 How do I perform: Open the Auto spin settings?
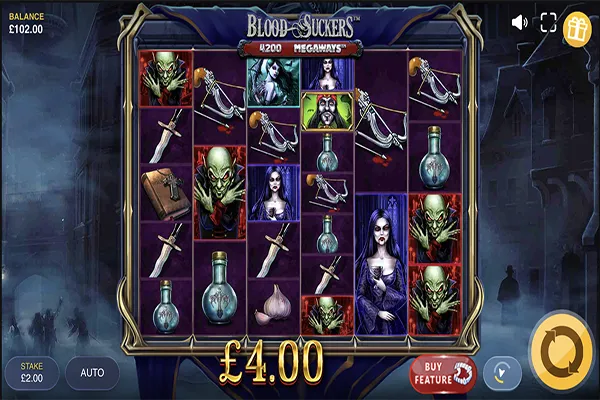[x=92, y=373]
